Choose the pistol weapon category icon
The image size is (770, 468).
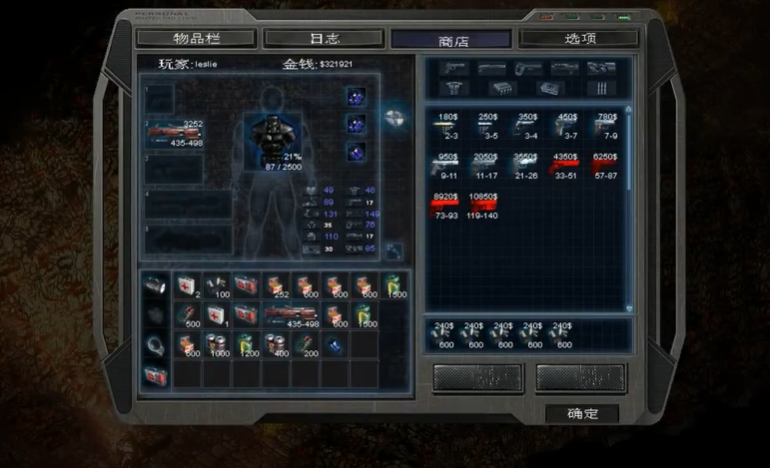[x=455, y=68]
